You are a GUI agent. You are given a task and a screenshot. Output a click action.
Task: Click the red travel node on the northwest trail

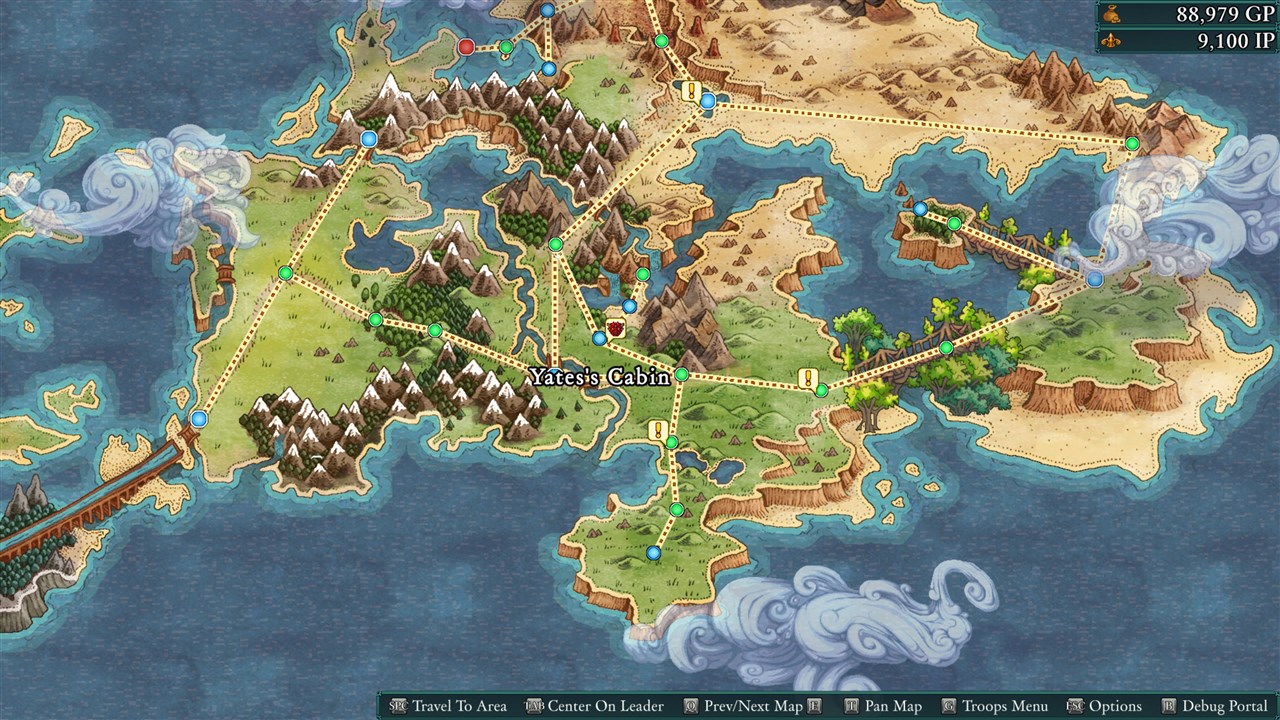click(x=466, y=47)
